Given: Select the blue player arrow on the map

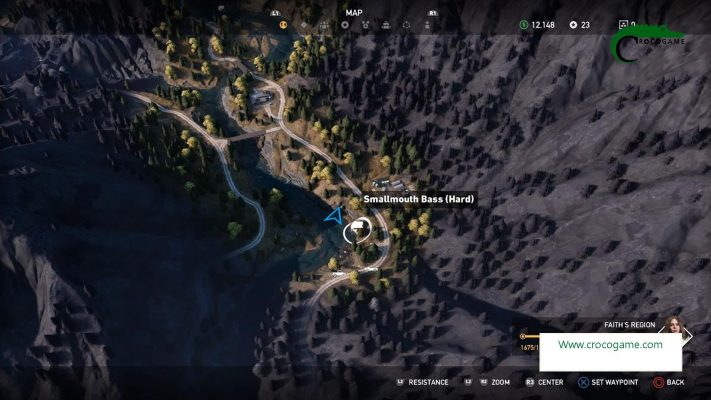Looking at the screenshot, I should 334,215.
